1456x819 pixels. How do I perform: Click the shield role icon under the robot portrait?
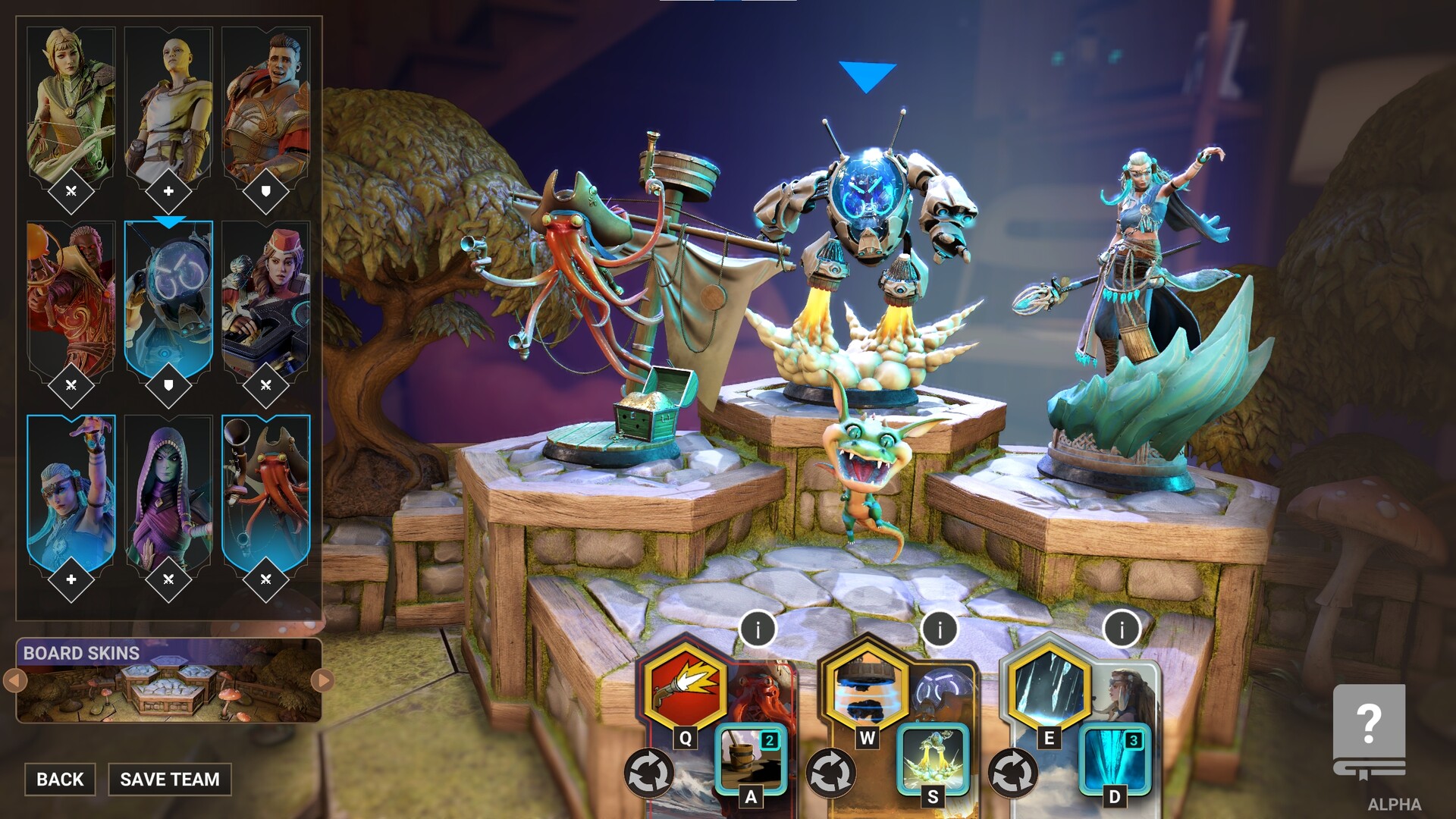168,384
